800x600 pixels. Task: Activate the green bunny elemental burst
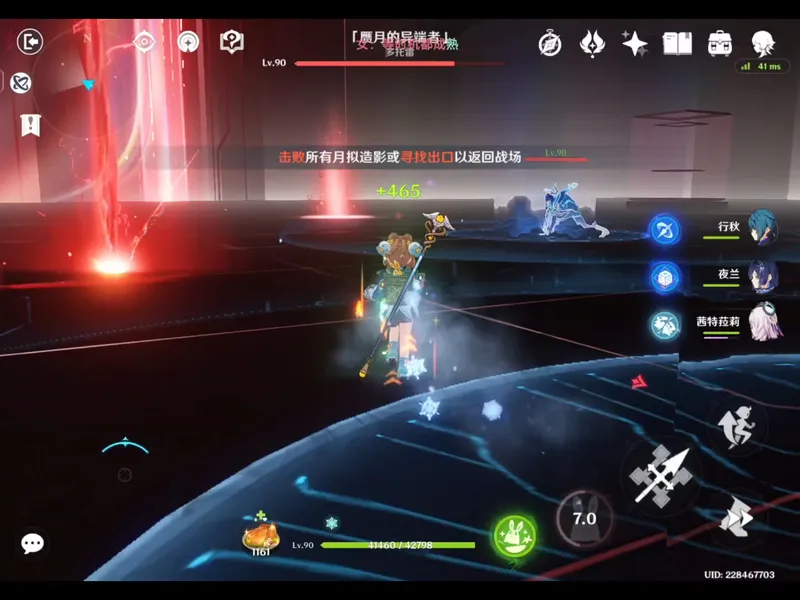514,536
